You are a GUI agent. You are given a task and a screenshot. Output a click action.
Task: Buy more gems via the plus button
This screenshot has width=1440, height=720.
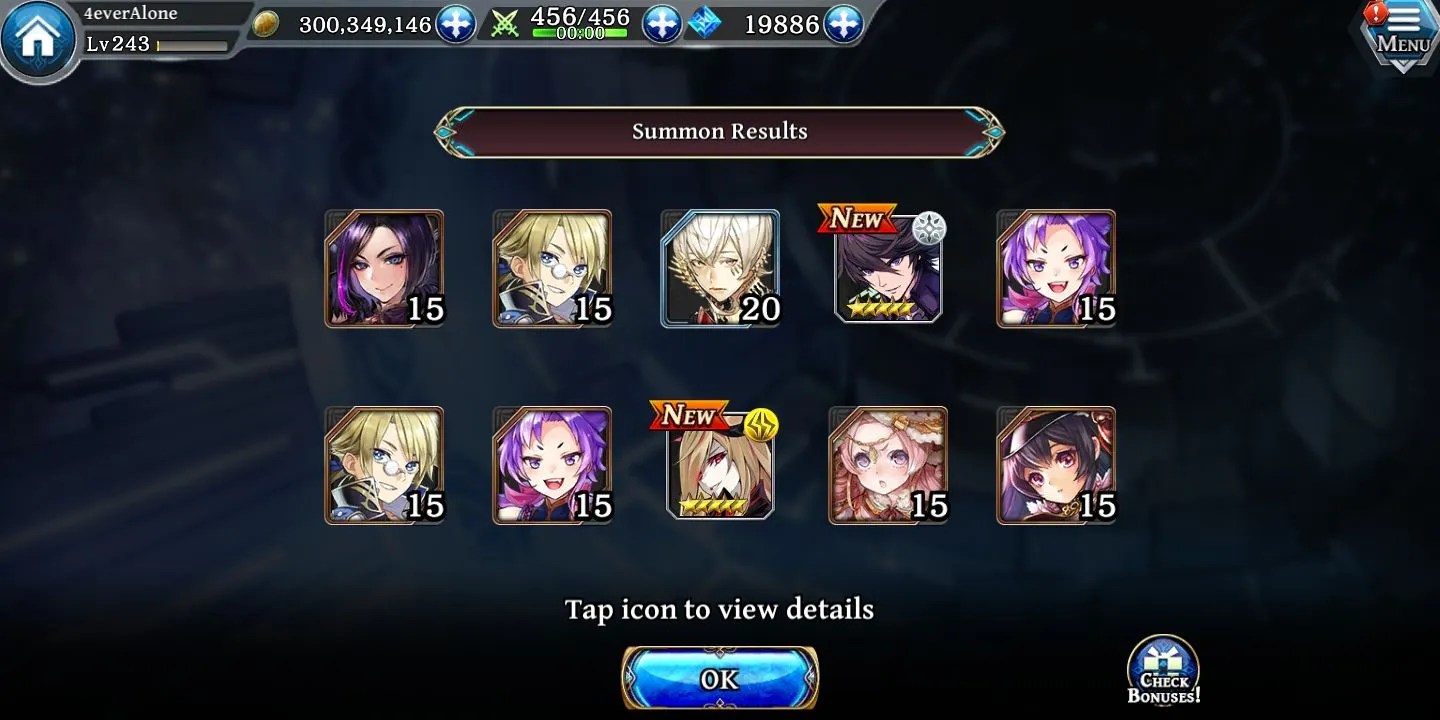(x=843, y=24)
